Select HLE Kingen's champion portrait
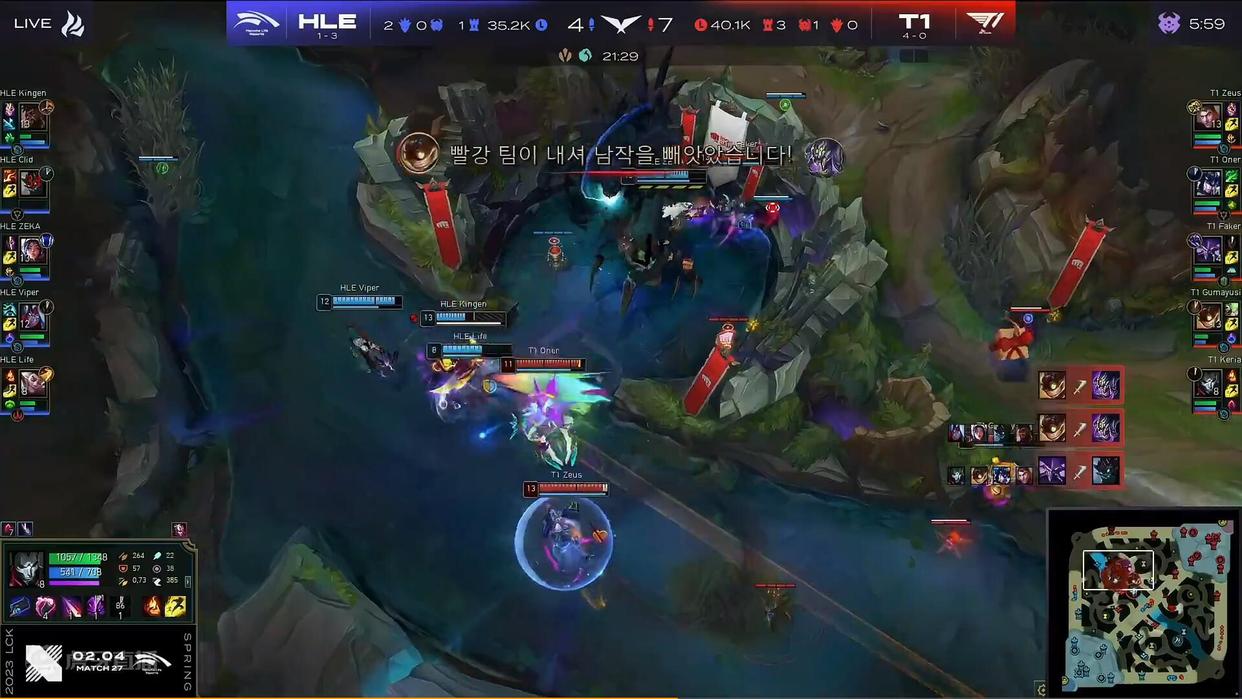The height and width of the screenshot is (699, 1242). (x=31, y=116)
